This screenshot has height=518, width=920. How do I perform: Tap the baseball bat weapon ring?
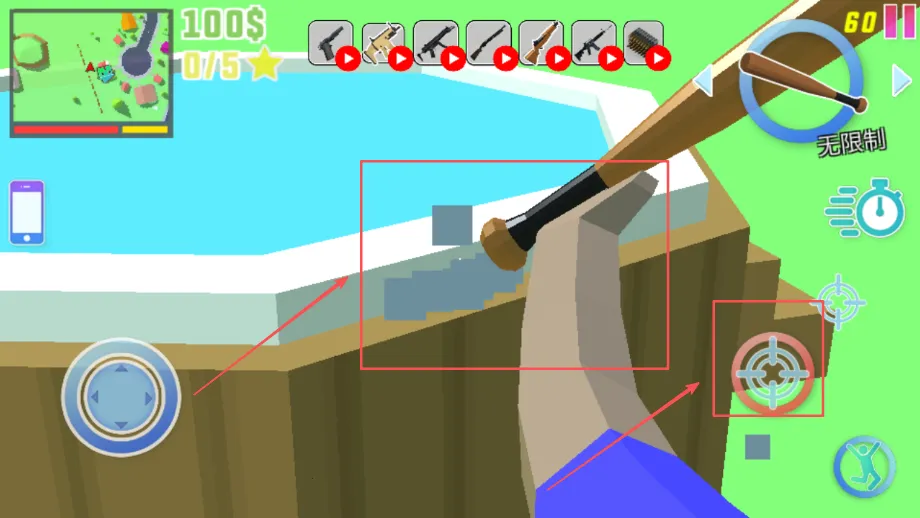pyautogui.click(x=802, y=84)
